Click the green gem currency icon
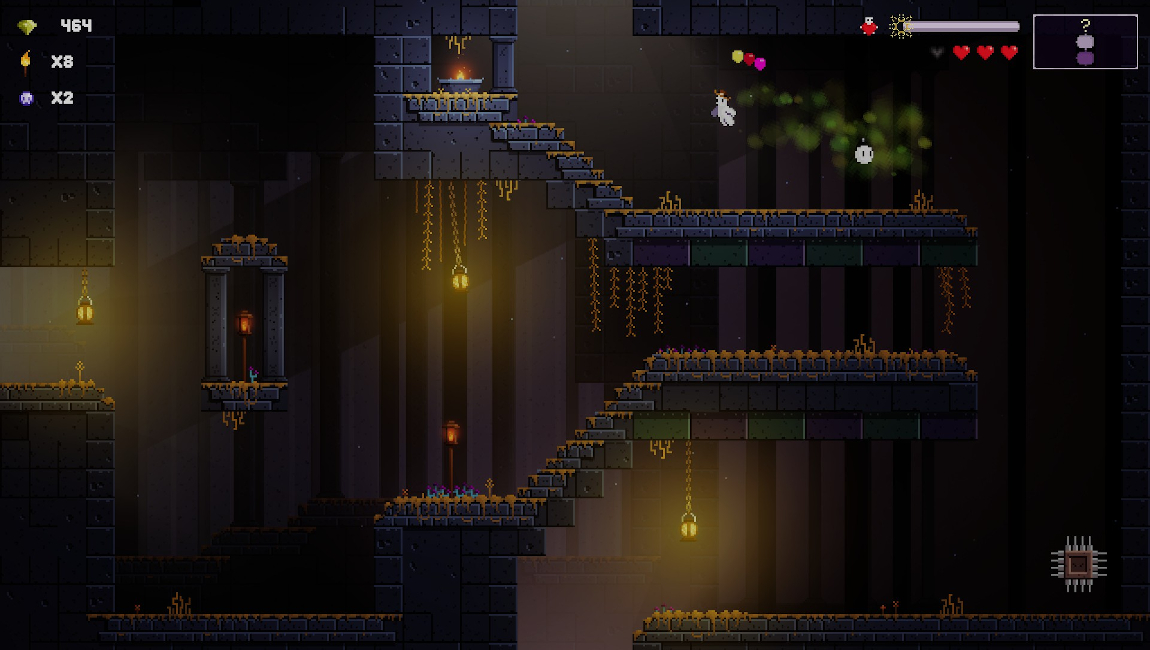This screenshot has width=1150, height=650. click(26, 27)
